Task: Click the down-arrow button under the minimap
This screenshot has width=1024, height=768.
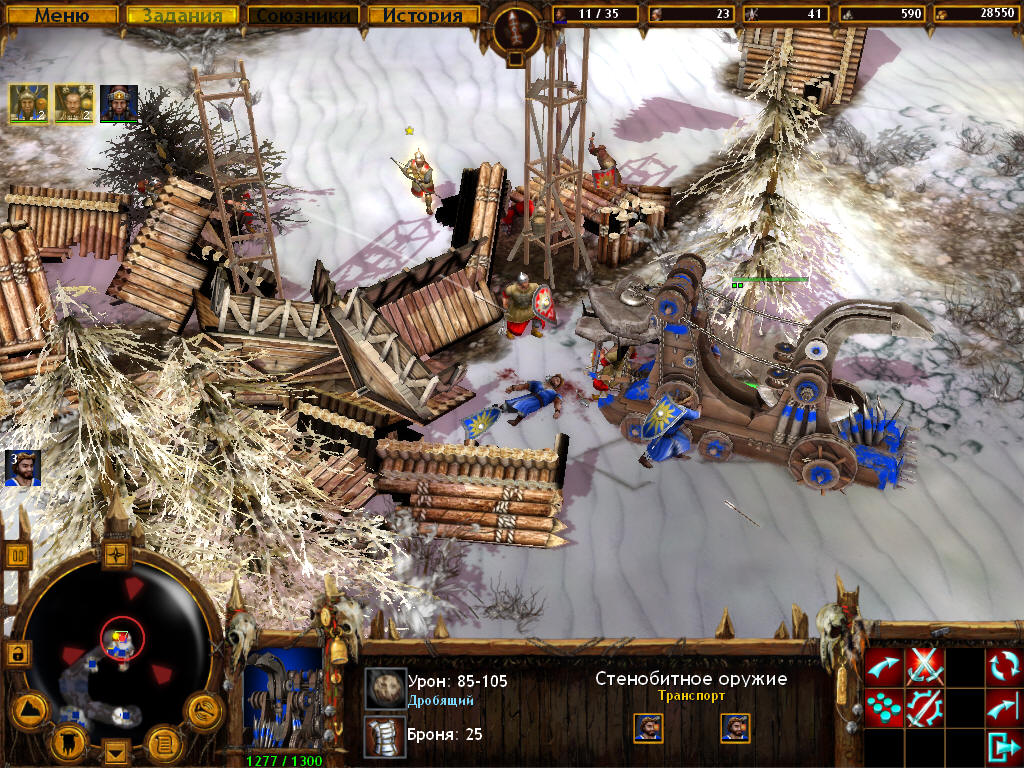Action: [117, 752]
